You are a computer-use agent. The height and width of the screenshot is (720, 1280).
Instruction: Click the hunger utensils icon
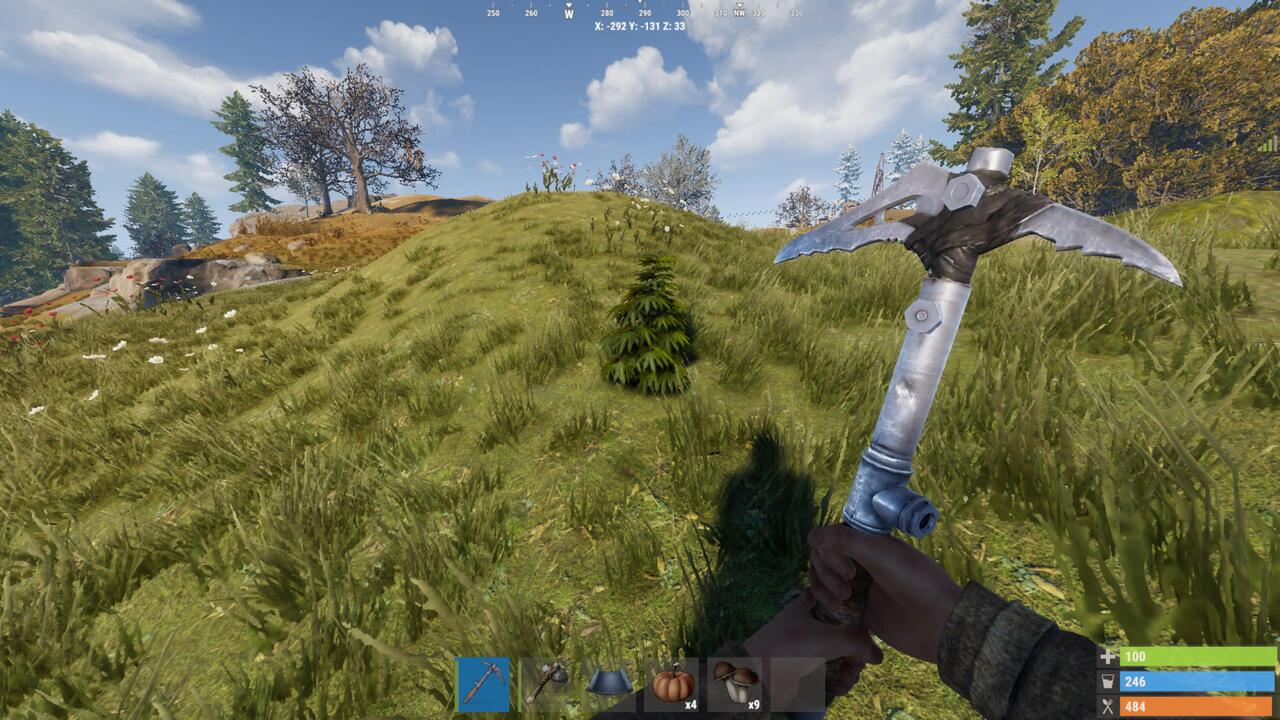[x=1108, y=707]
